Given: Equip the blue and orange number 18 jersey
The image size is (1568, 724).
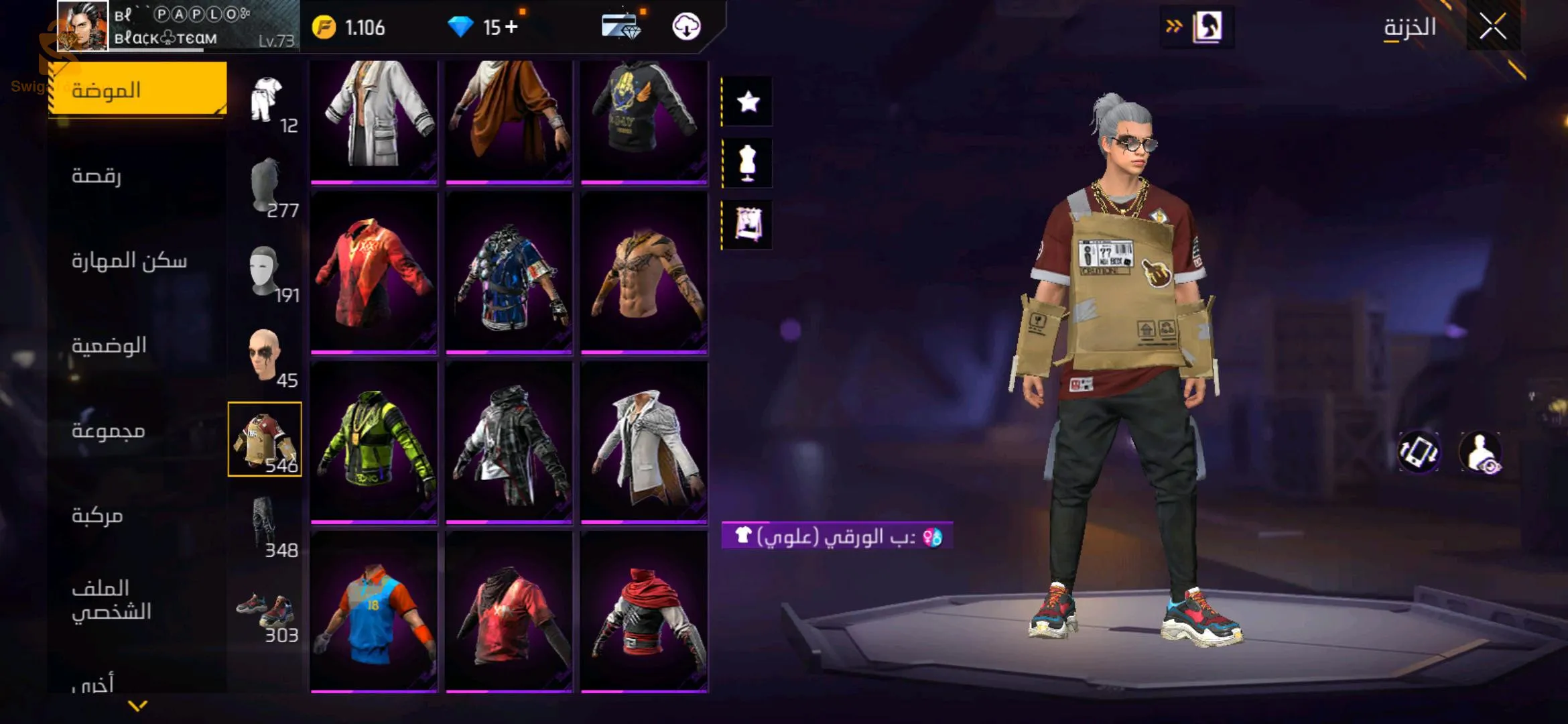Looking at the screenshot, I should (x=374, y=611).
